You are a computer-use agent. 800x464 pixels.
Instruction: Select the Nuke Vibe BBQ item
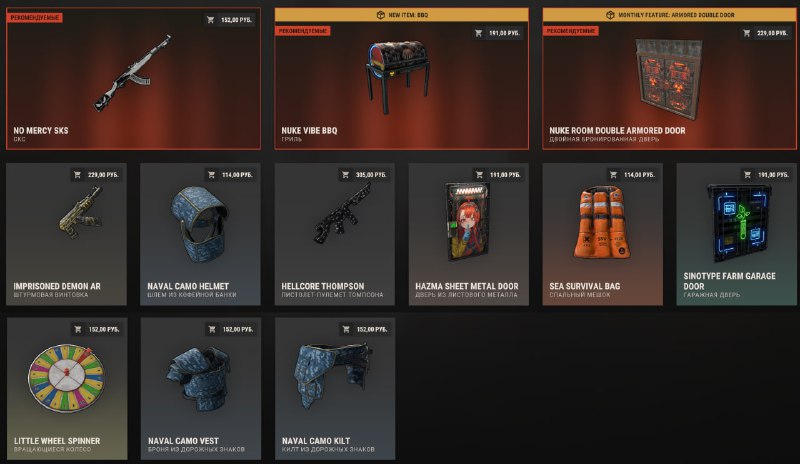pos(400,85)
